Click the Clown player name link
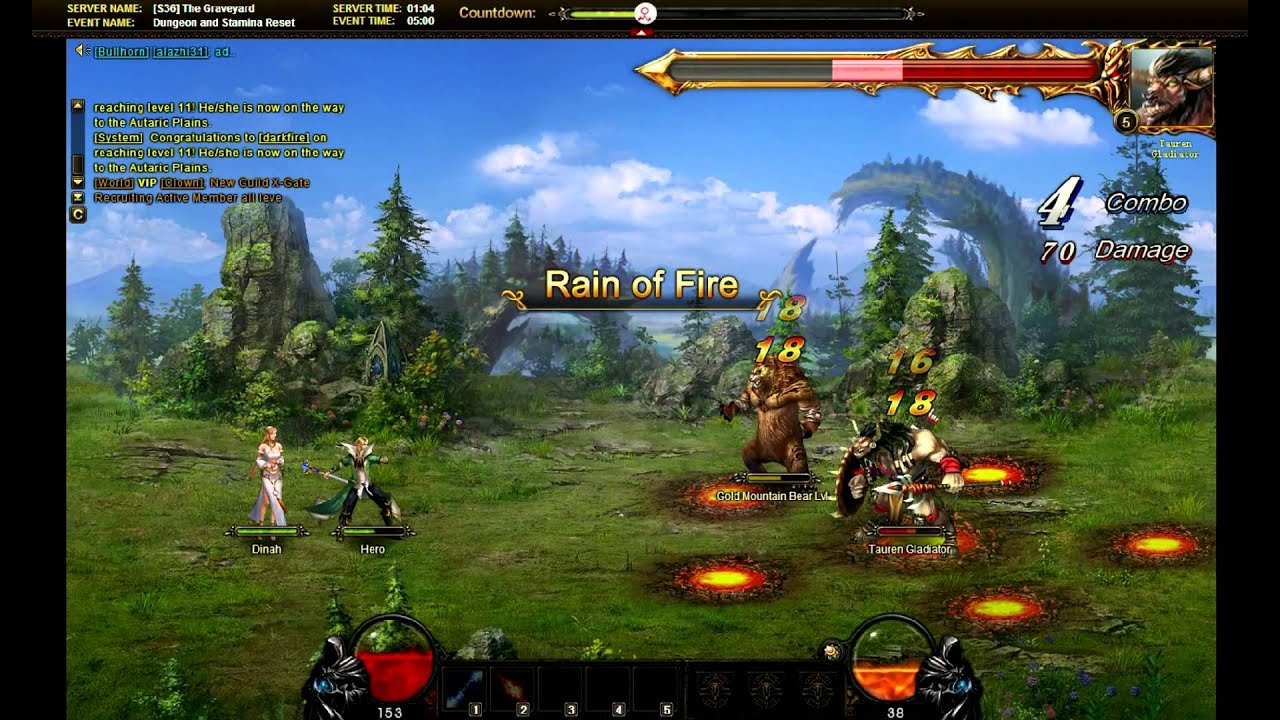Image resolution: width=1280 pixels, height=720 pixels. point(182,183)
